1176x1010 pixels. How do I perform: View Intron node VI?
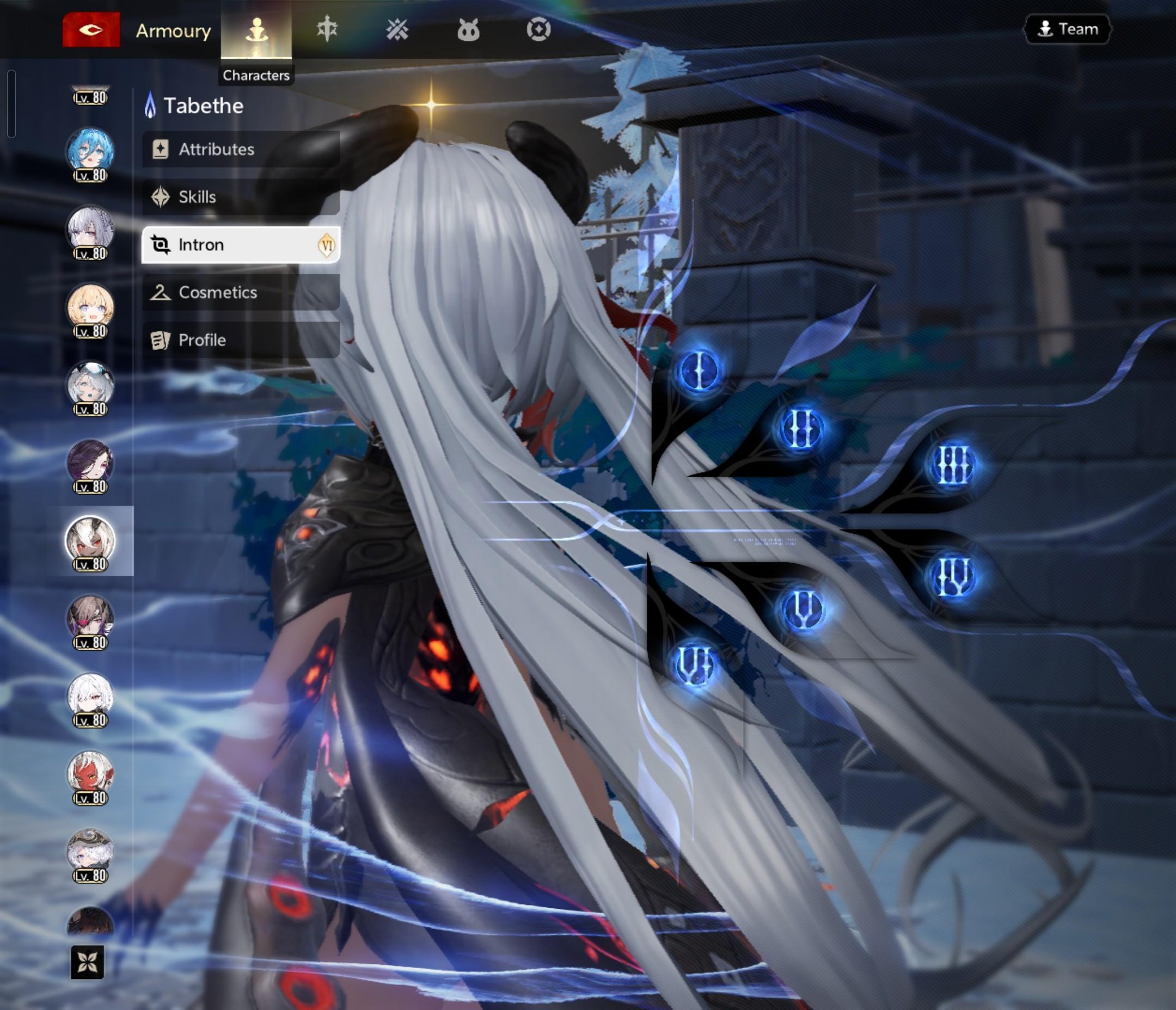694,665
